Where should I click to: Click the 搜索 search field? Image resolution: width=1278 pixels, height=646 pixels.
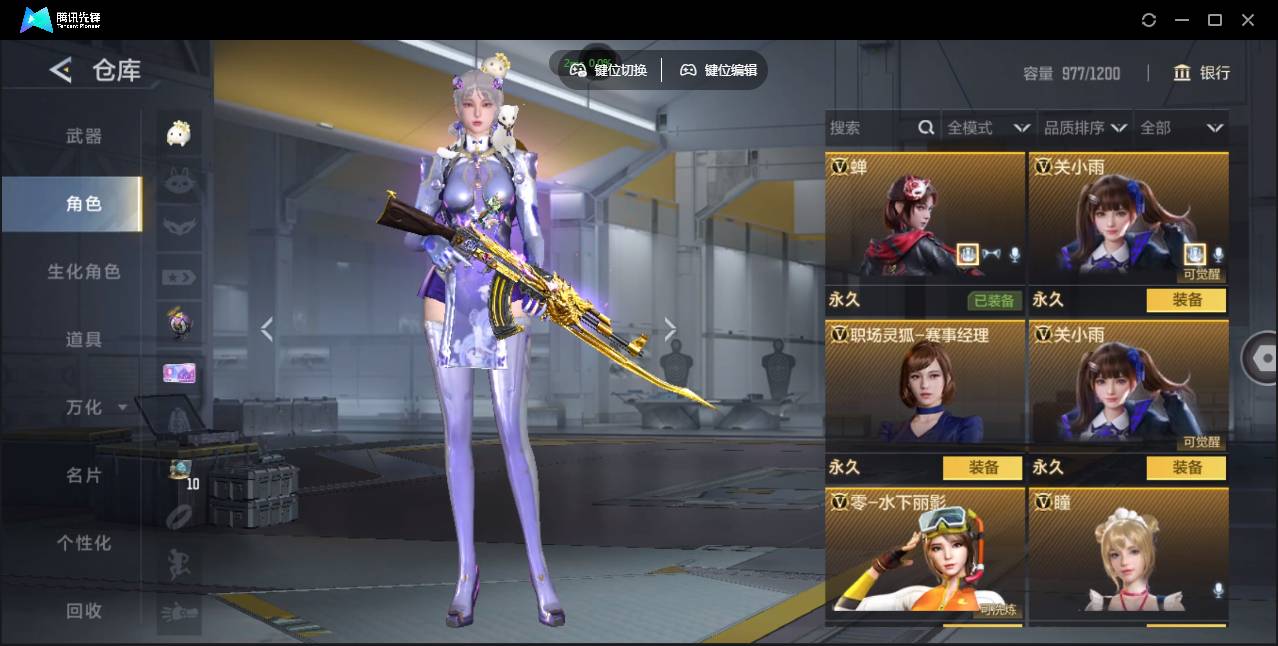point(870,128)
